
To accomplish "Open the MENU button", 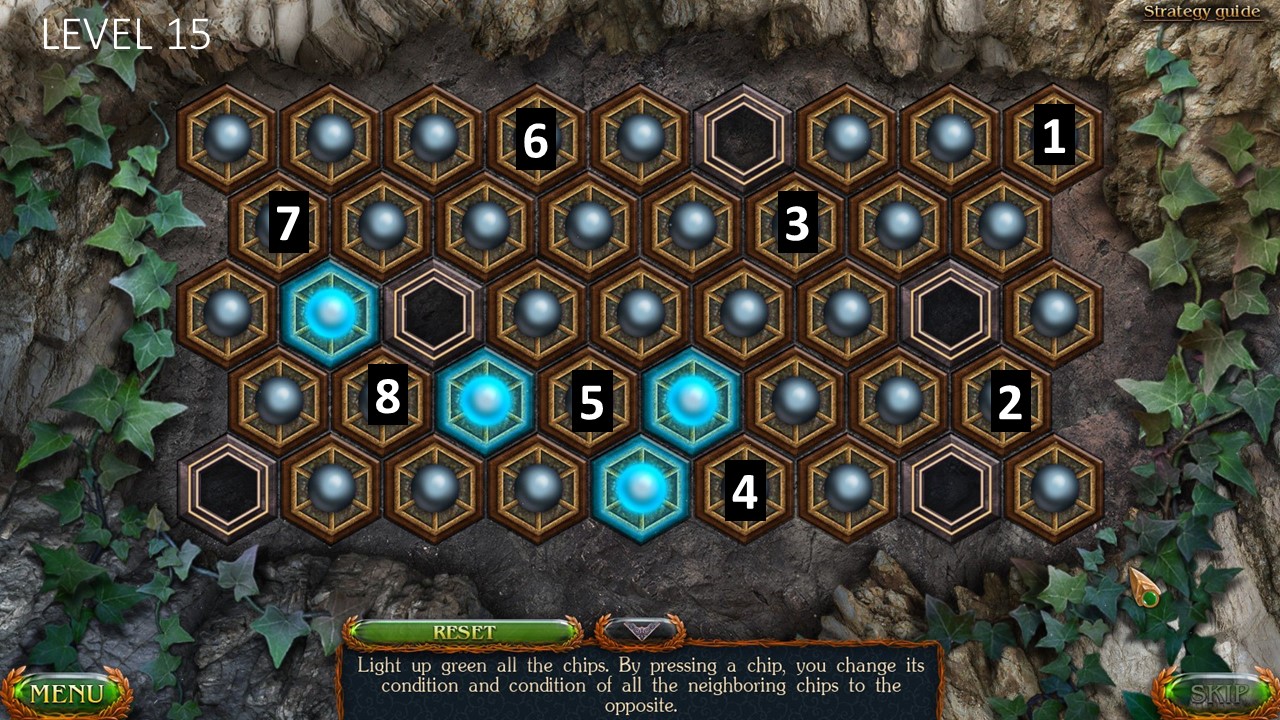I will 66,693.
